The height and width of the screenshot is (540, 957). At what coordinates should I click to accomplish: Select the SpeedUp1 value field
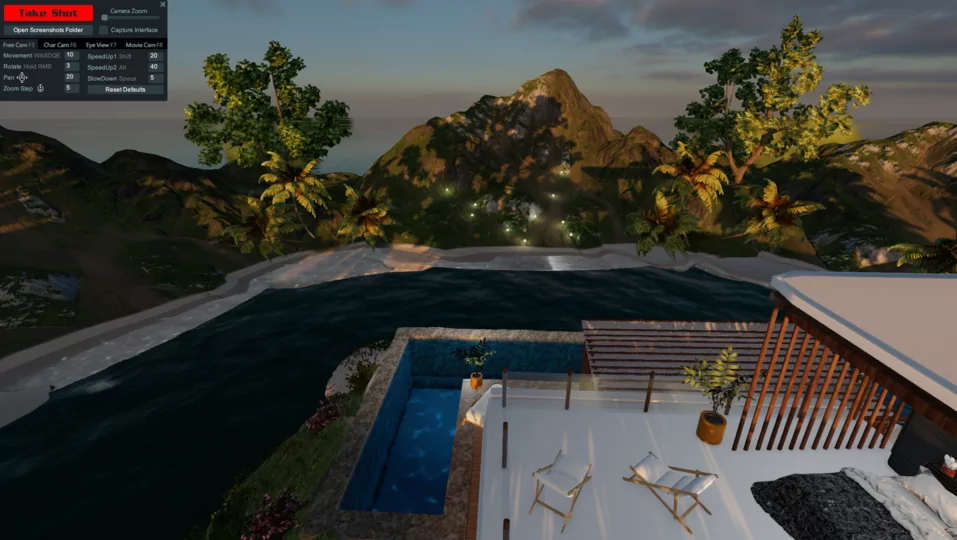click(x=155, y=56)
